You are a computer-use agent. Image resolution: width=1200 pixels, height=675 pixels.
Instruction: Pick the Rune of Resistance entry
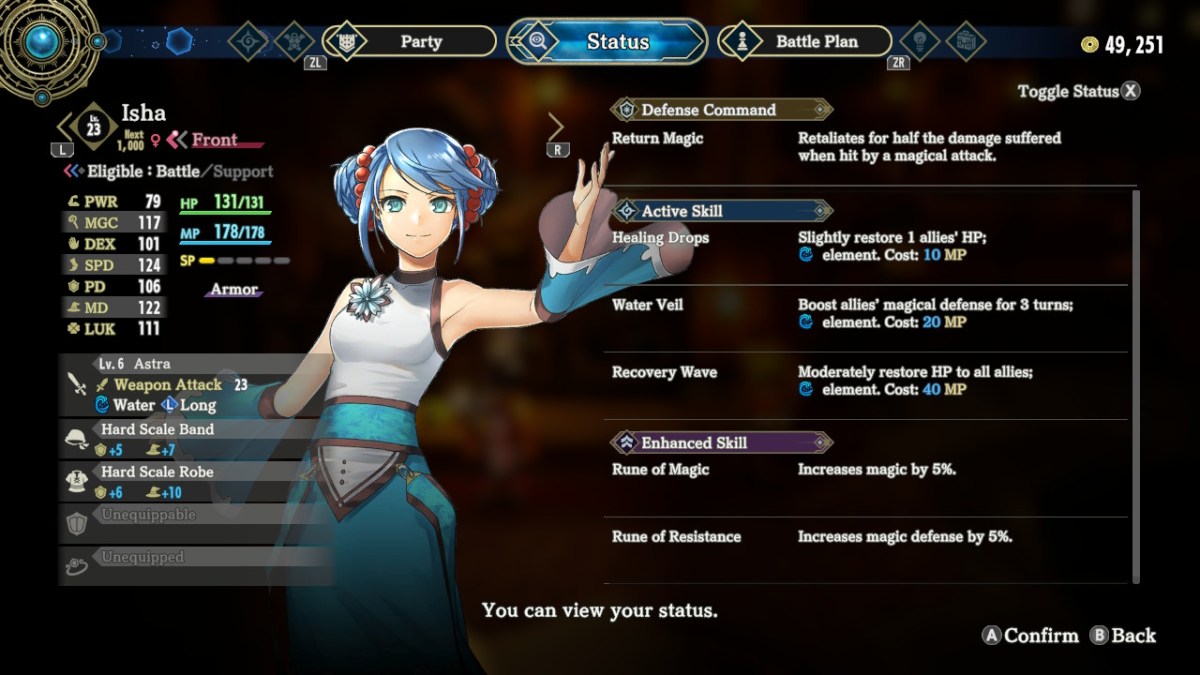click(x=676, y=537)
